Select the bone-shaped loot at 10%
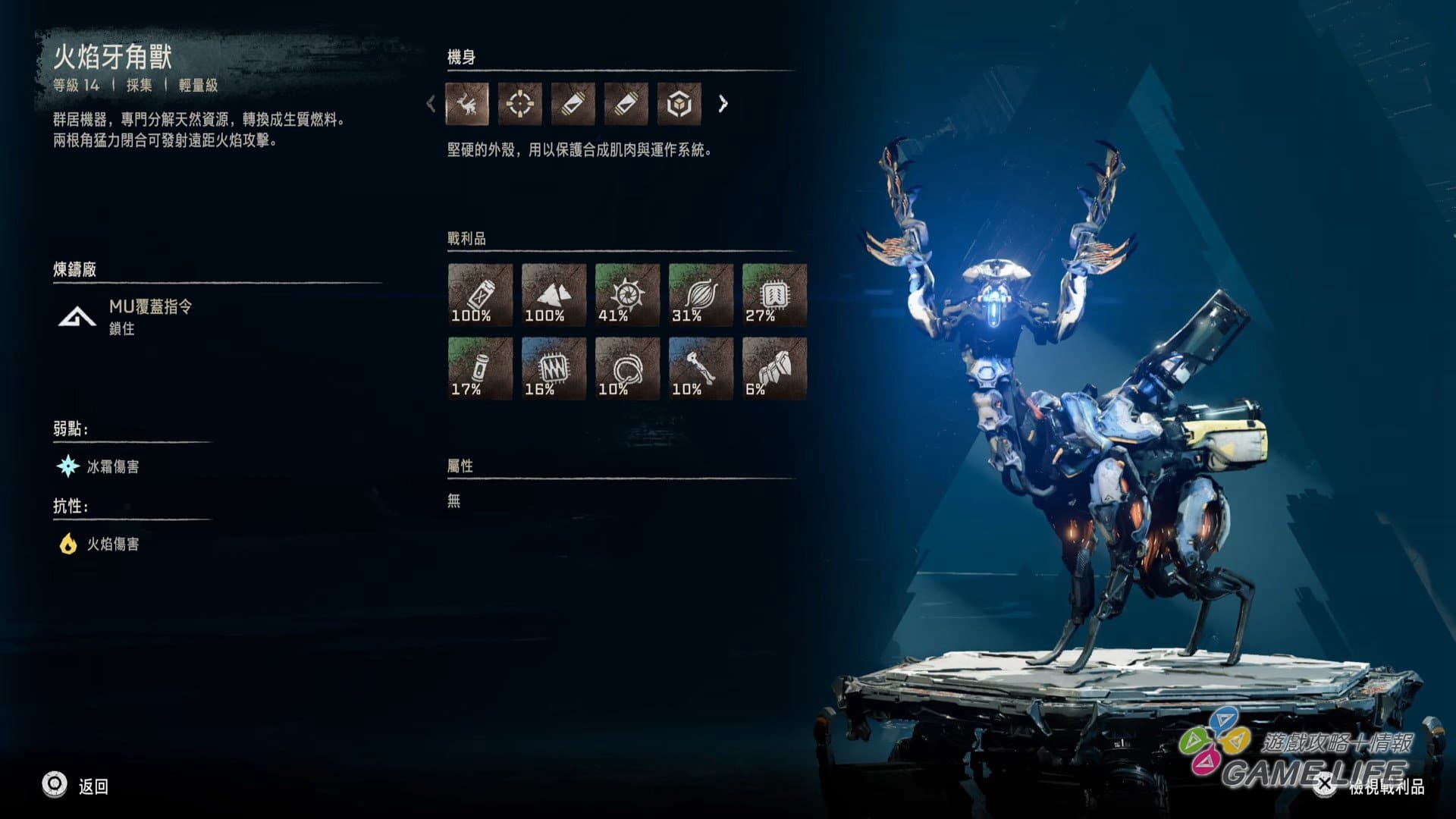1456x819 pixels. tap(701, 368)
